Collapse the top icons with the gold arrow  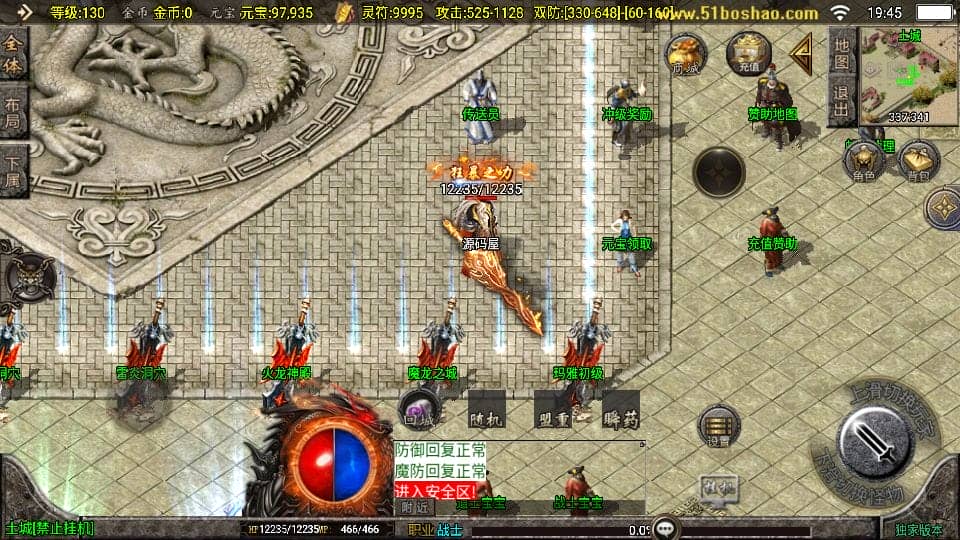tap(801, 55)
